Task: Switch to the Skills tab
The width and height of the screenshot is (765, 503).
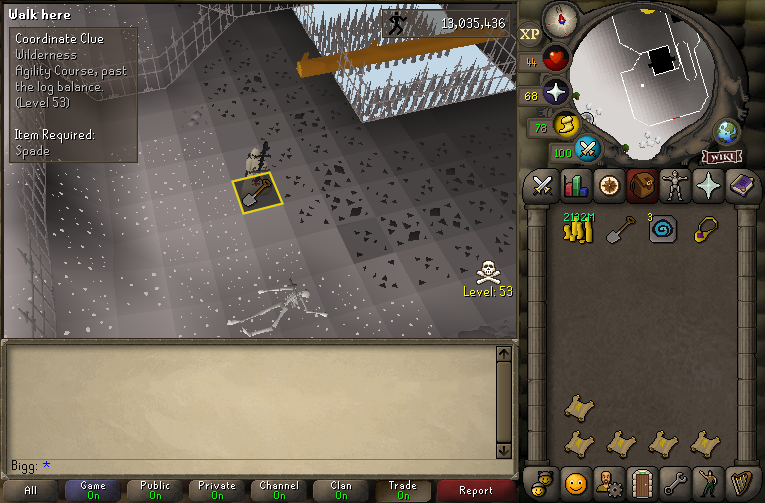Action: pyautogui.click(x=576, y=186)
